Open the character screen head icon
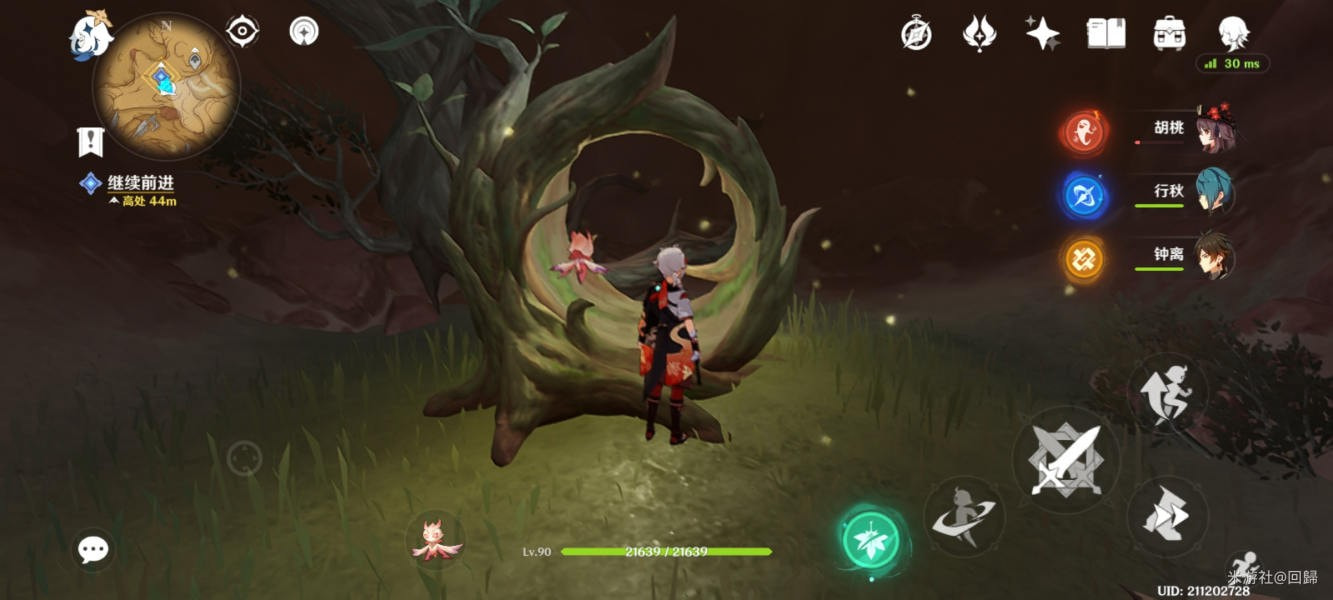Image resolution: width=1333 pixels, height=600 pixels. [1233, 32]
